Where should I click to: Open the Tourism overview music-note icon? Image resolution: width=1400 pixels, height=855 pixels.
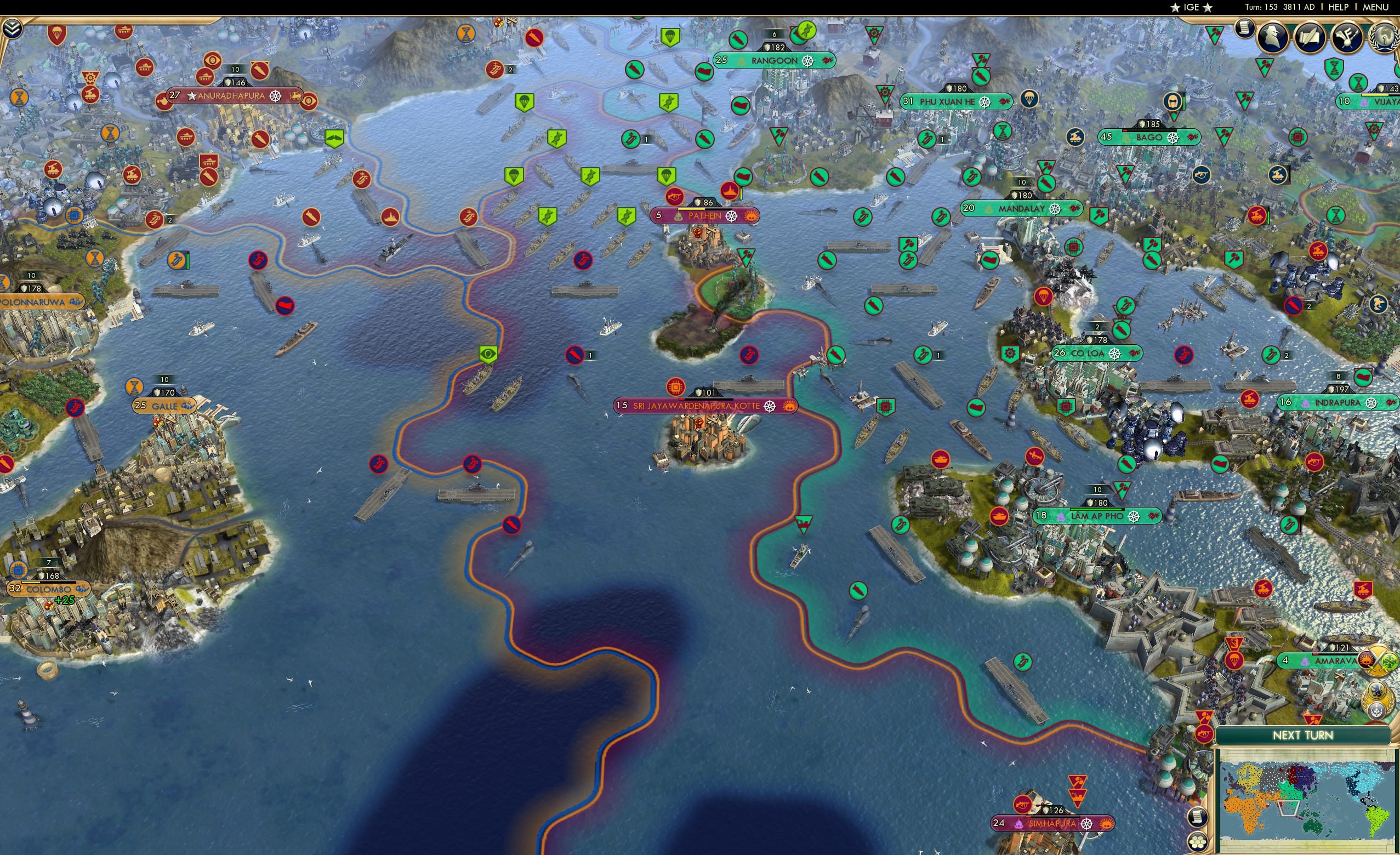click(x=1347, y=37)
